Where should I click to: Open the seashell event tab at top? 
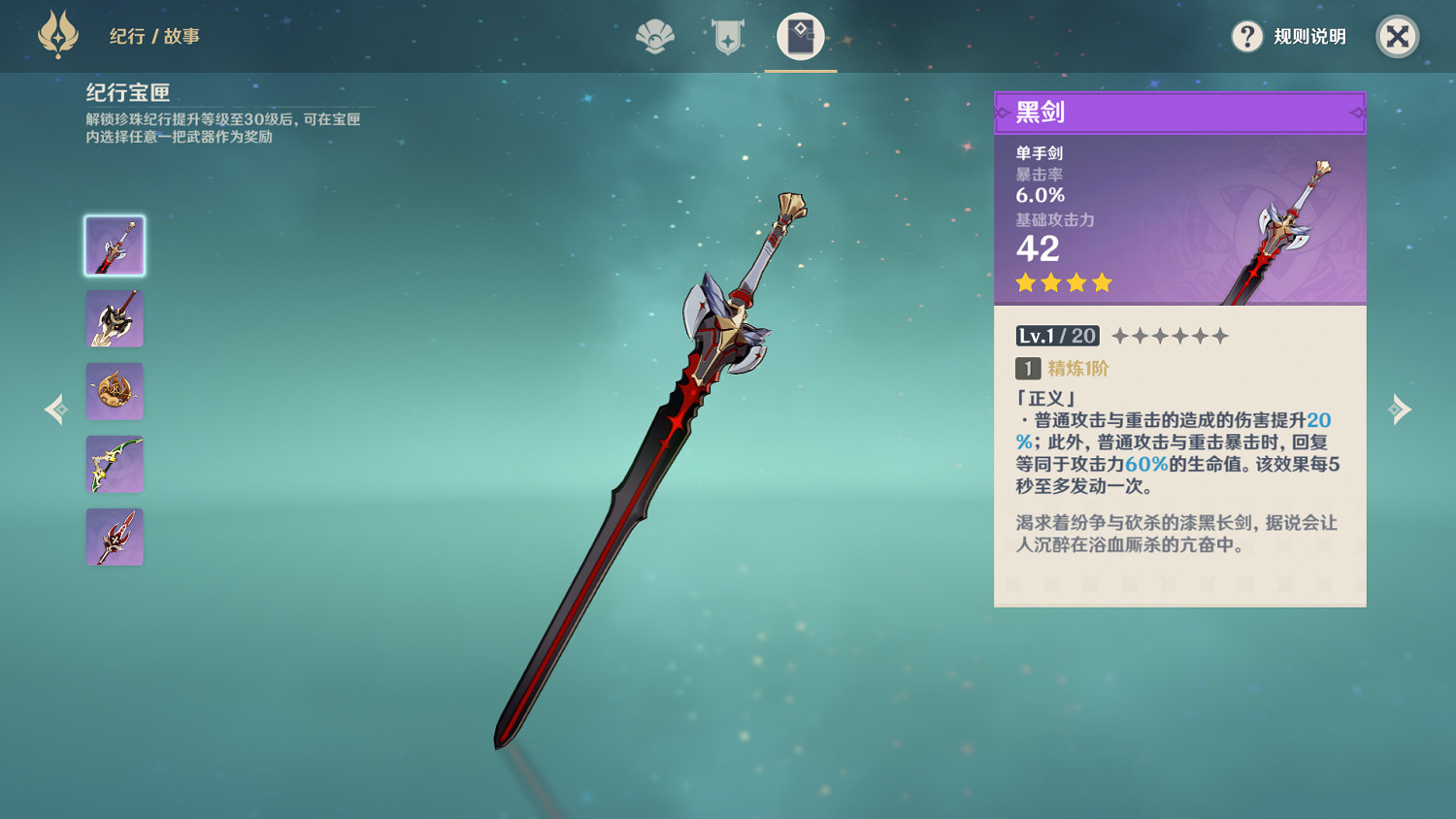655,41
